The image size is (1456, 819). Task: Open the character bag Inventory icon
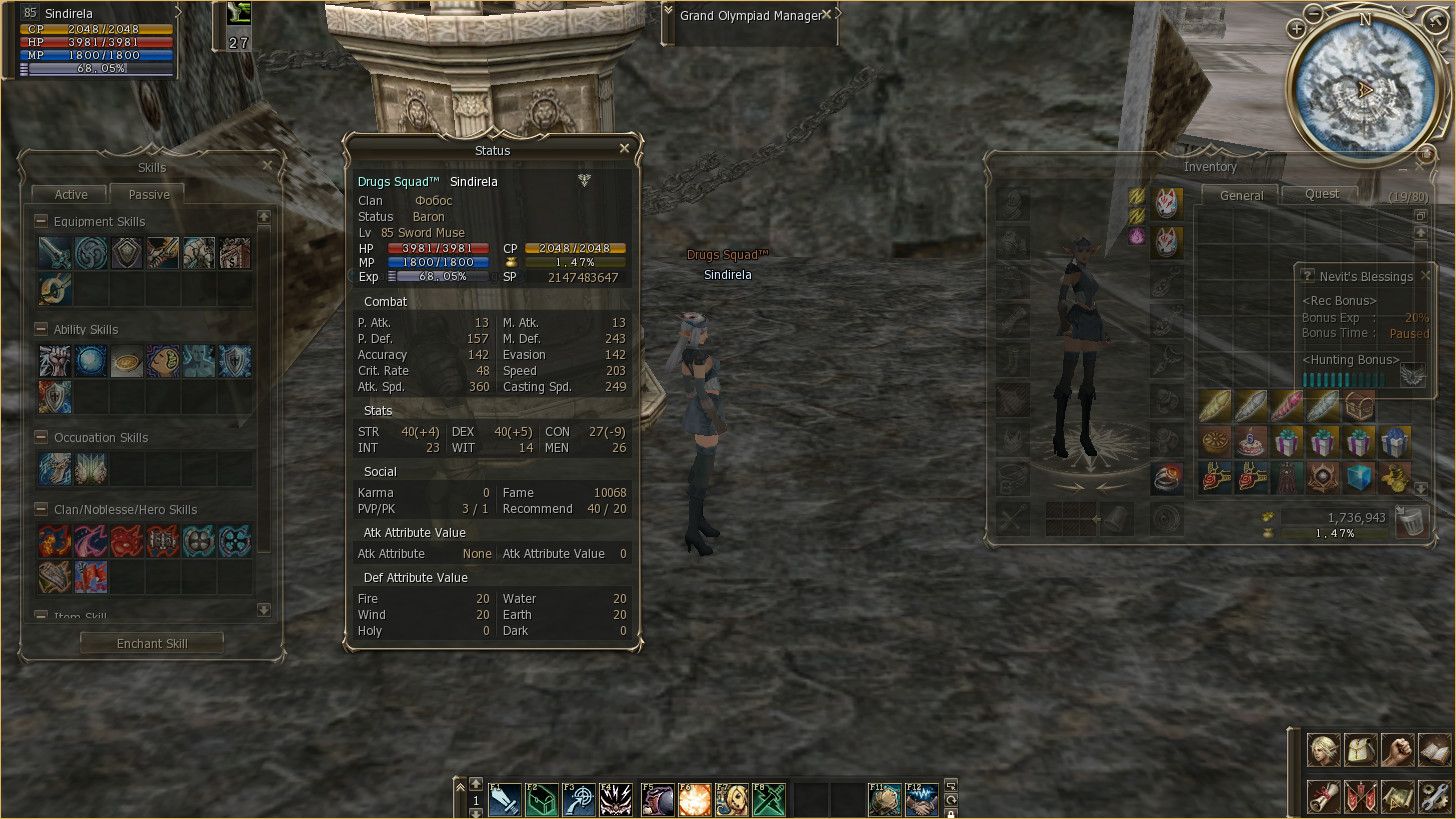[1360, 750]
